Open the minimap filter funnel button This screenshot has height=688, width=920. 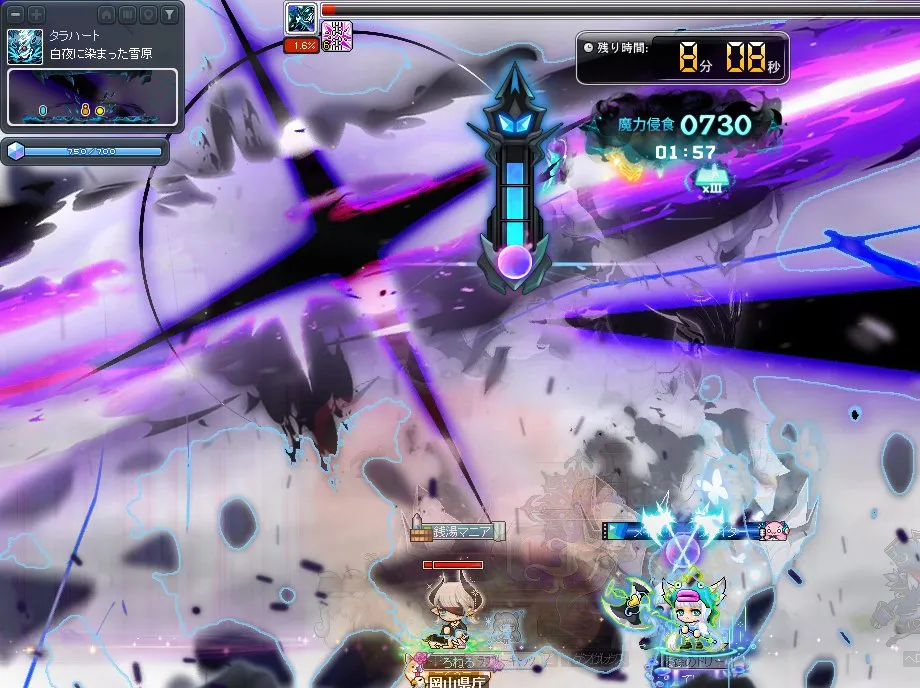click(x=169, y=14)
